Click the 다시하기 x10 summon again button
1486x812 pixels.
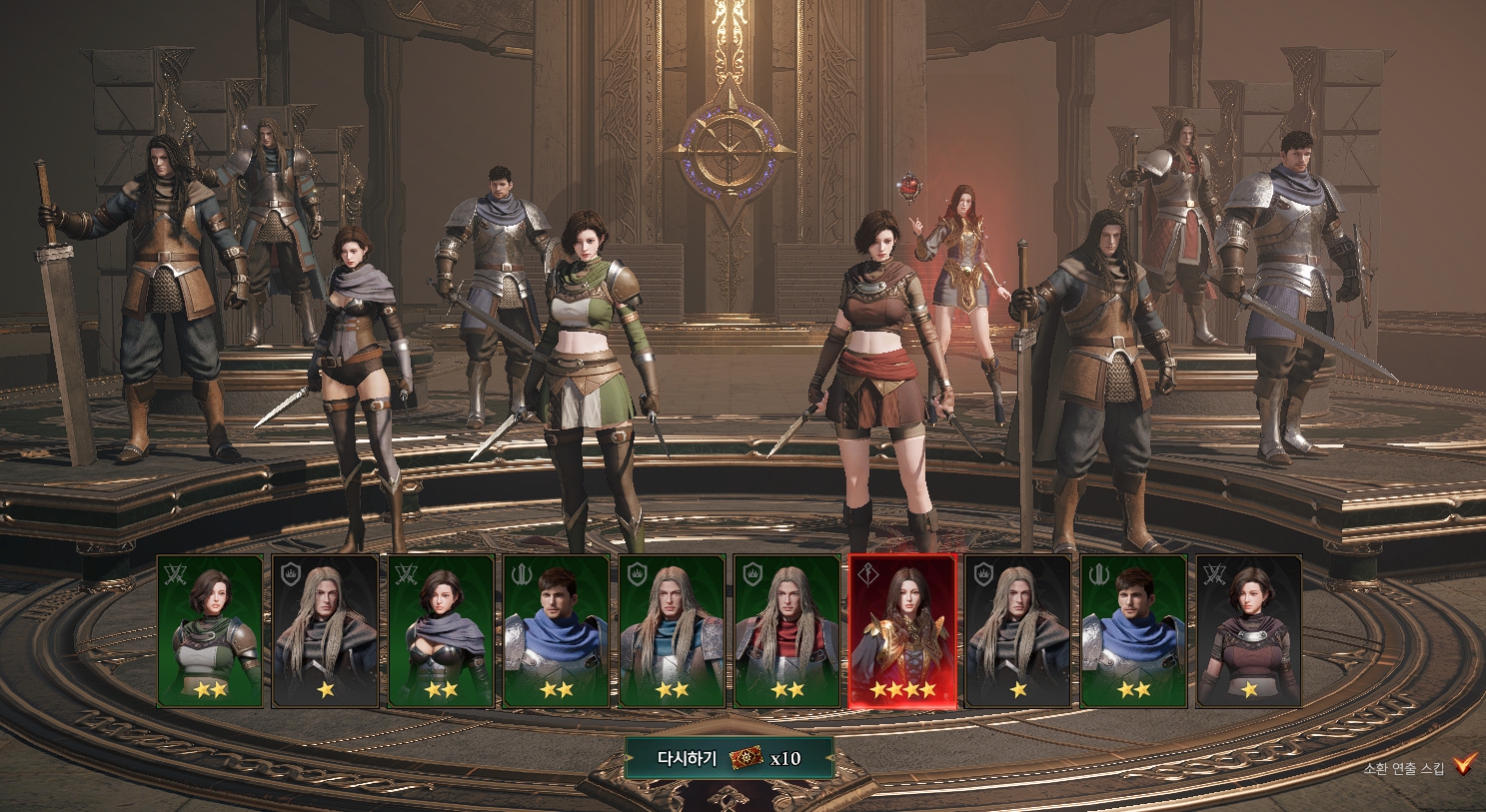point(729,758)
